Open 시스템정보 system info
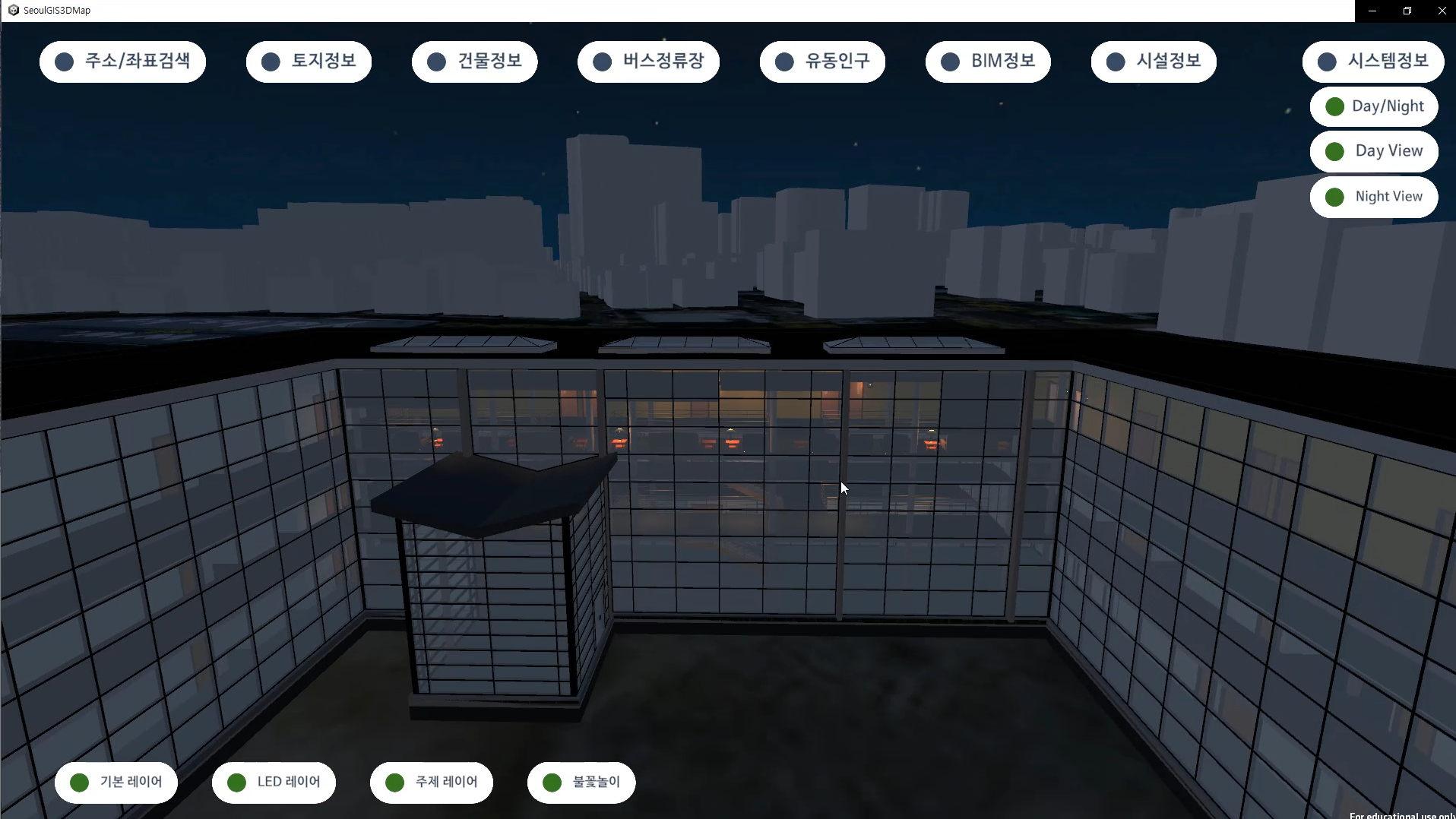Image resolution: width=1456 pixels, height=819 pixels. click(x=1373, y=62)
